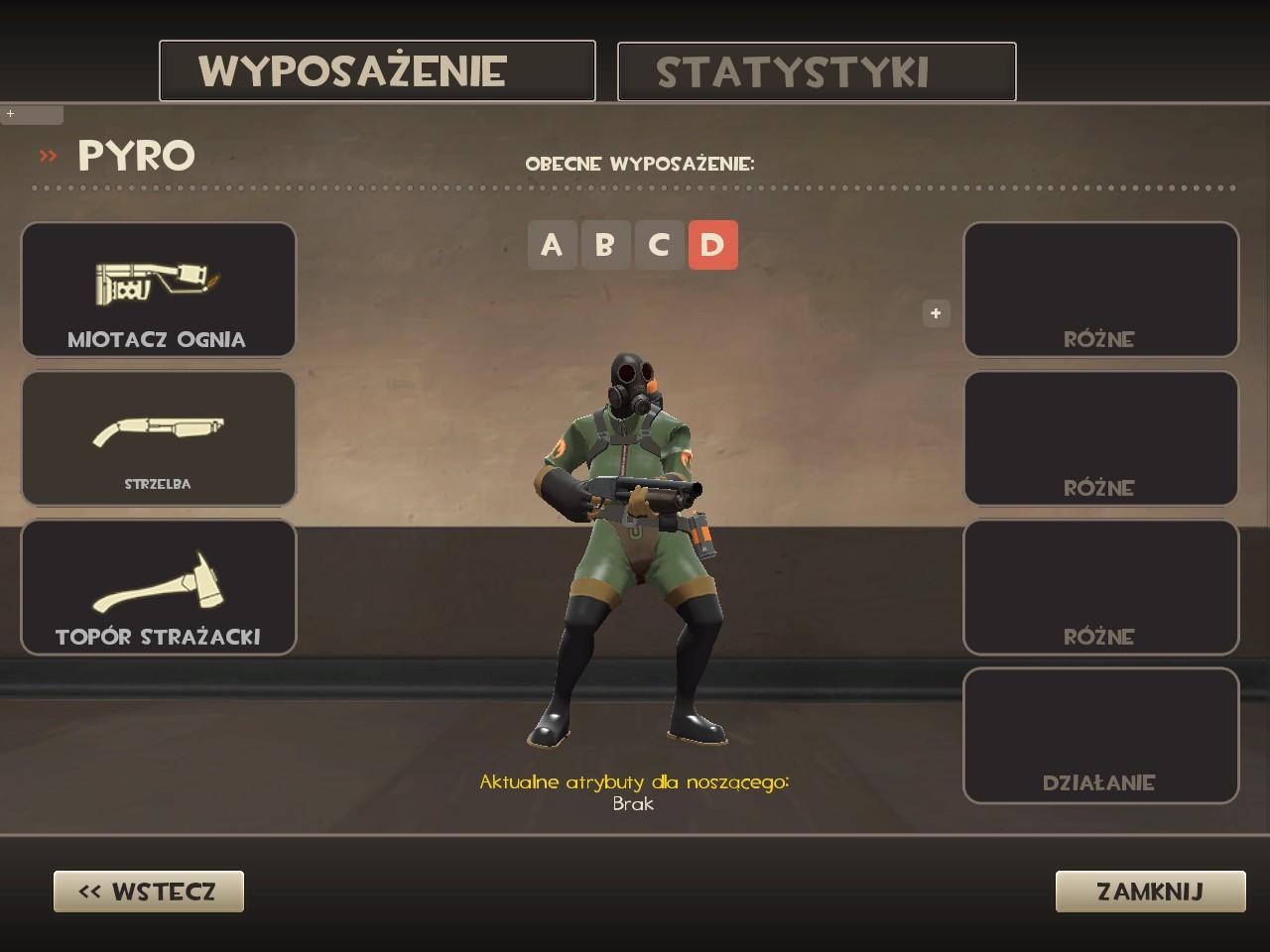1270x952 pixels.
Task: Switch to the Wyposażenie tab
Action: pos(376,70)
